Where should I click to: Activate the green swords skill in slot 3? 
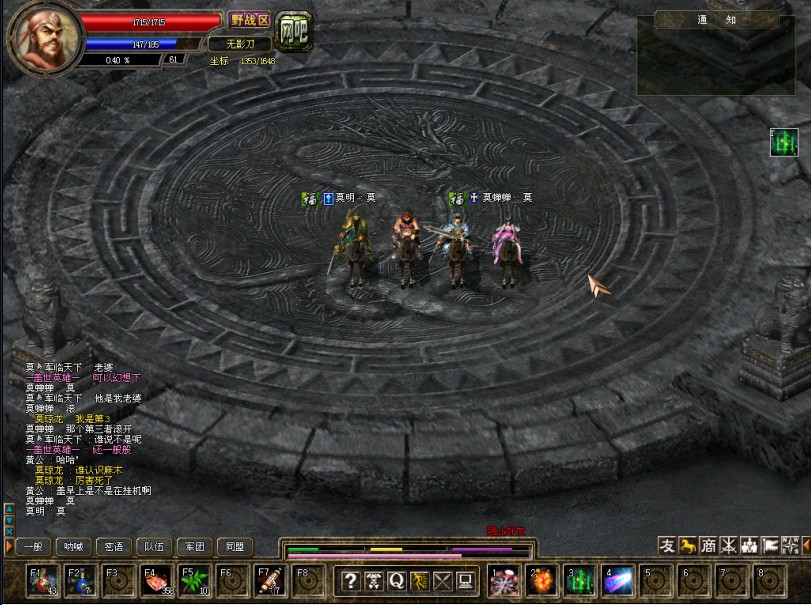tap(580, 581)
